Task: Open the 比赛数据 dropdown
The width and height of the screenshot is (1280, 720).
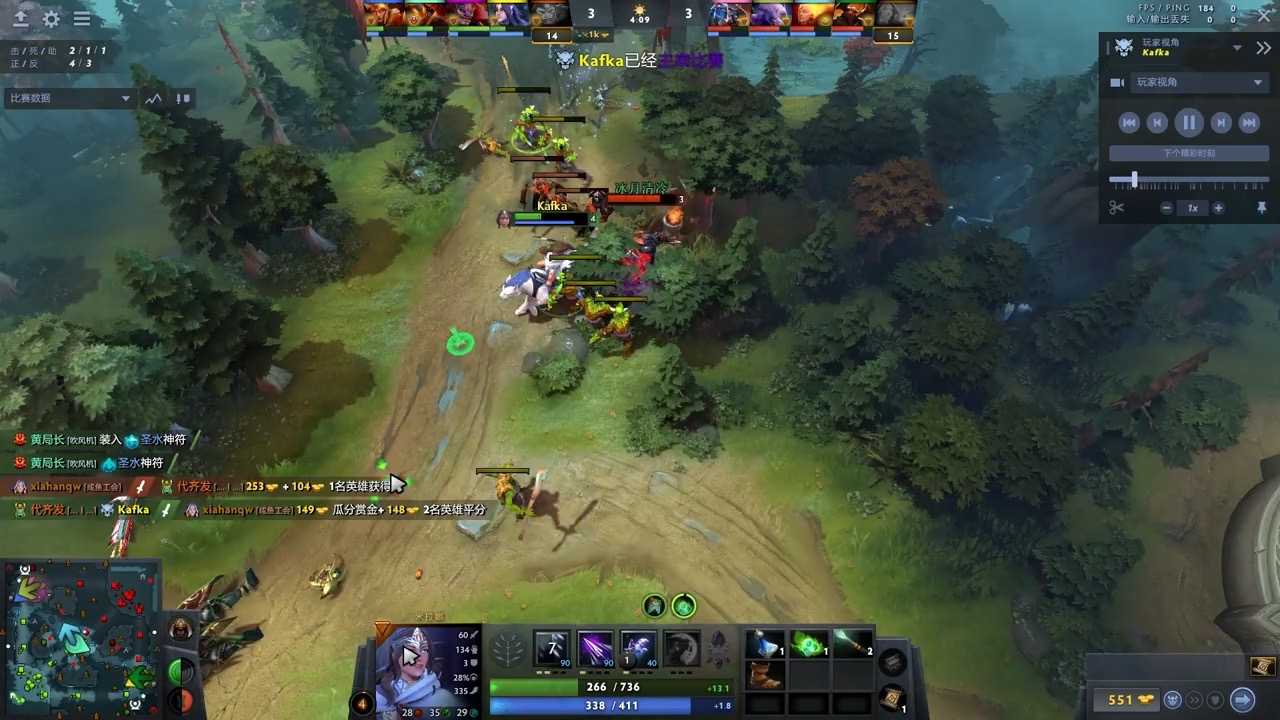Action: click(x=68, y=98)
